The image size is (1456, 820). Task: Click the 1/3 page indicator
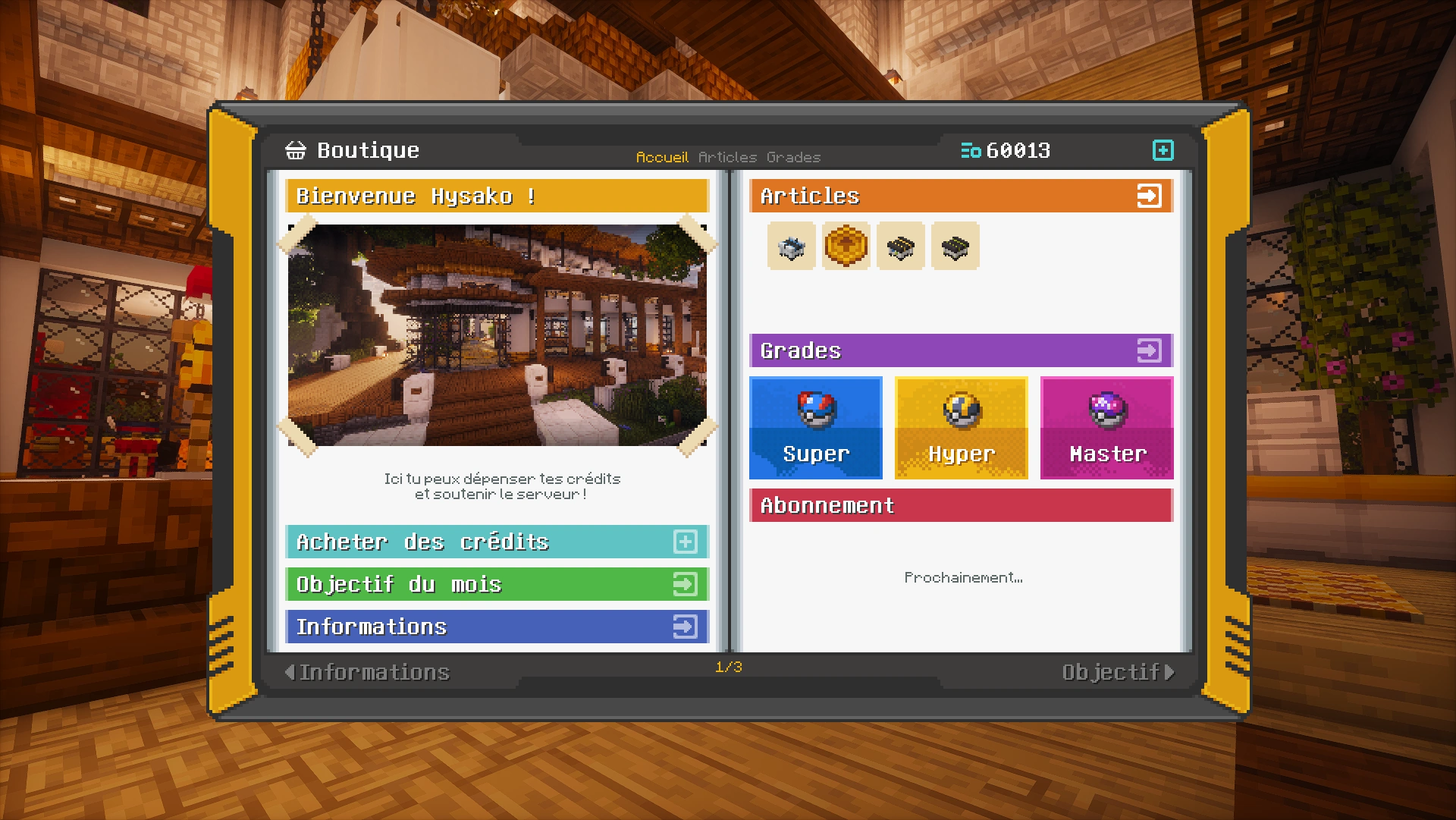pyautogui.click(x=727, y=667)
